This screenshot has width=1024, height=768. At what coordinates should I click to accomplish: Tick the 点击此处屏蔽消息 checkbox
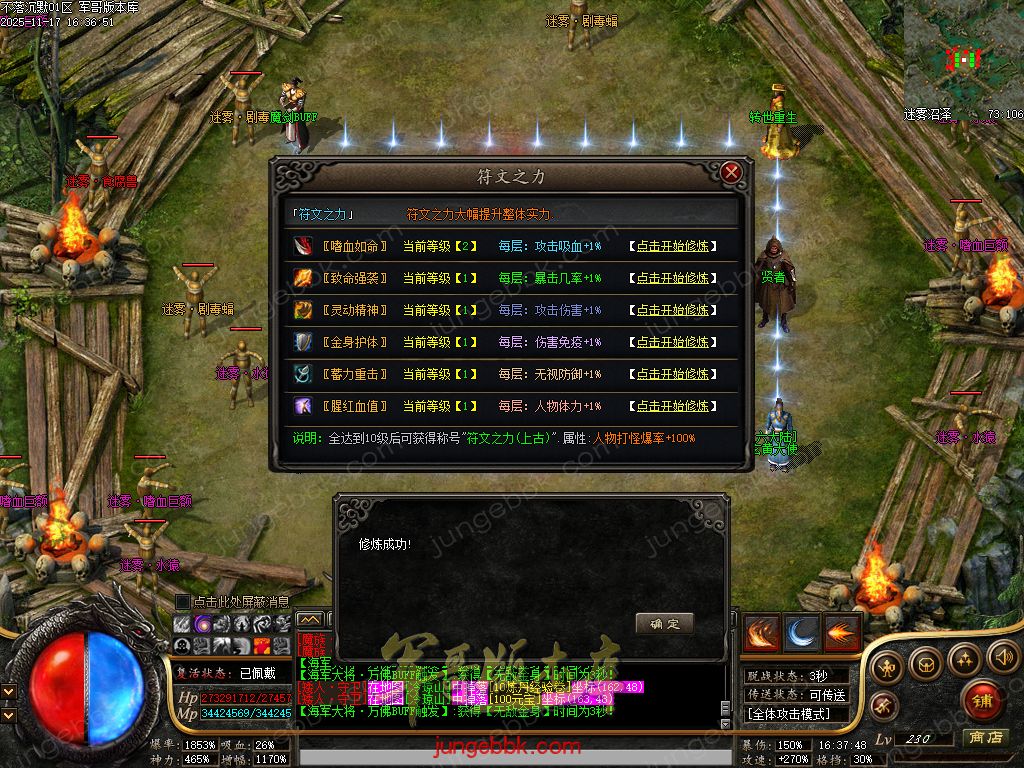pos(182,602)
